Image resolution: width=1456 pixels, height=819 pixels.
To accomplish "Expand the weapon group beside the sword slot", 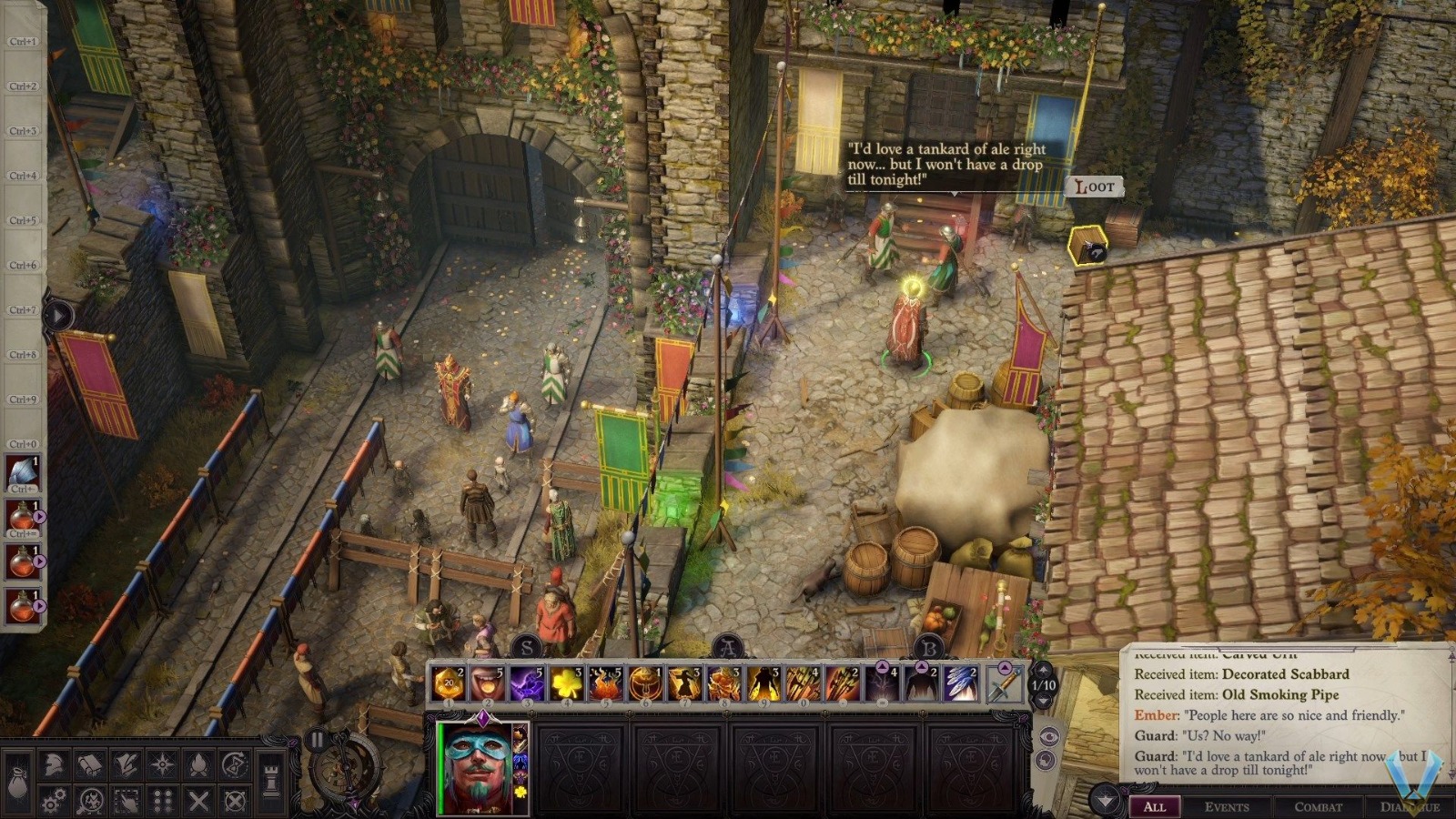I will (x=1005, y=668).
